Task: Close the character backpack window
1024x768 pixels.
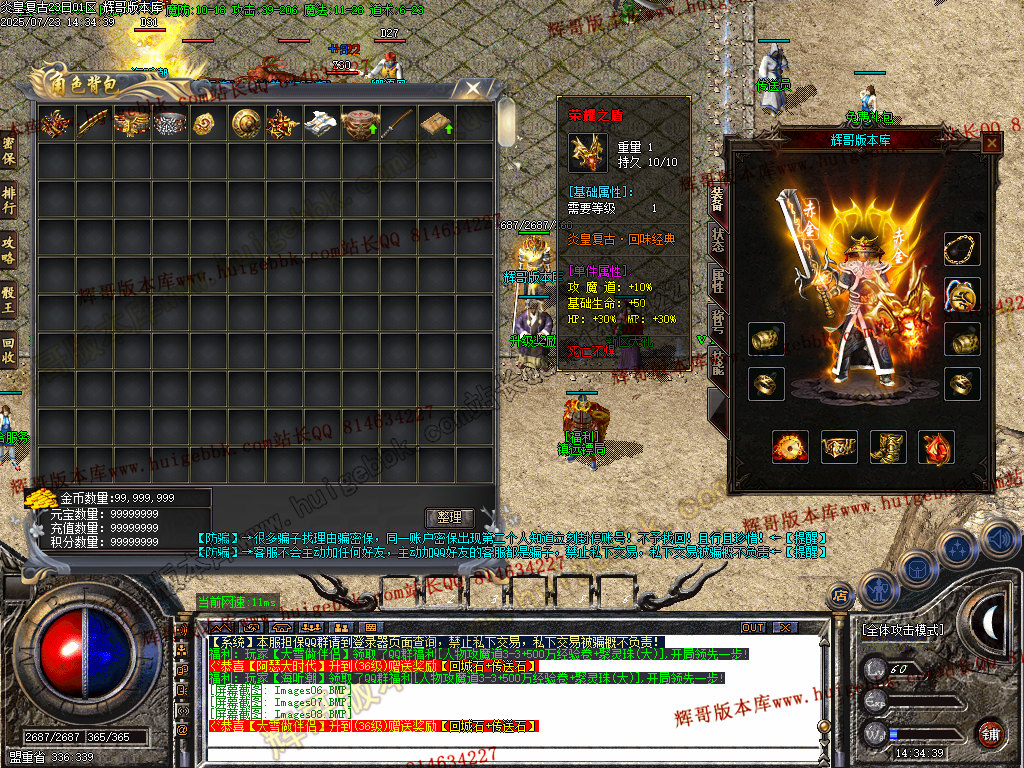Action: pos(473,89)
